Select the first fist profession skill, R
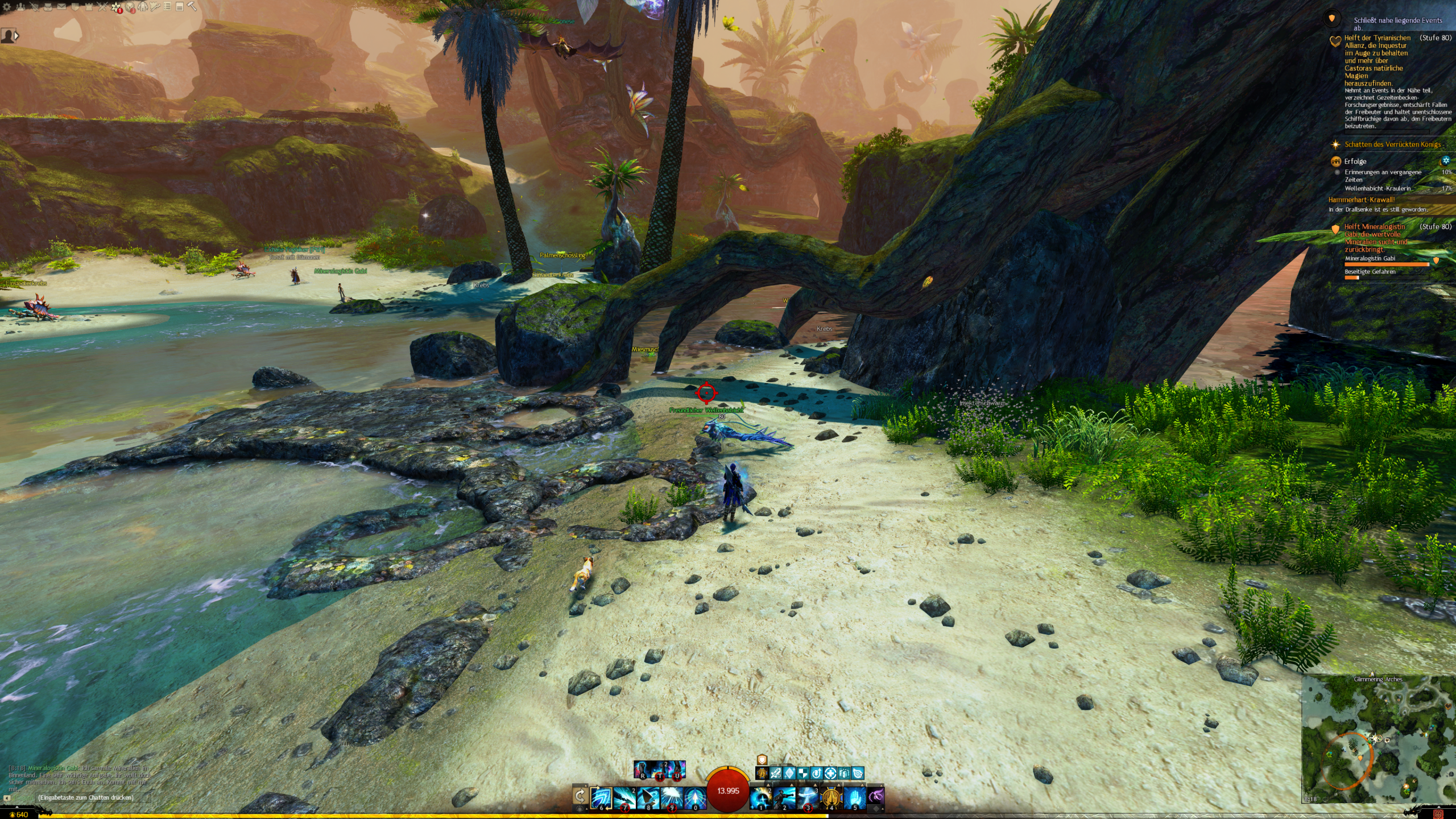 pos(643,770)
